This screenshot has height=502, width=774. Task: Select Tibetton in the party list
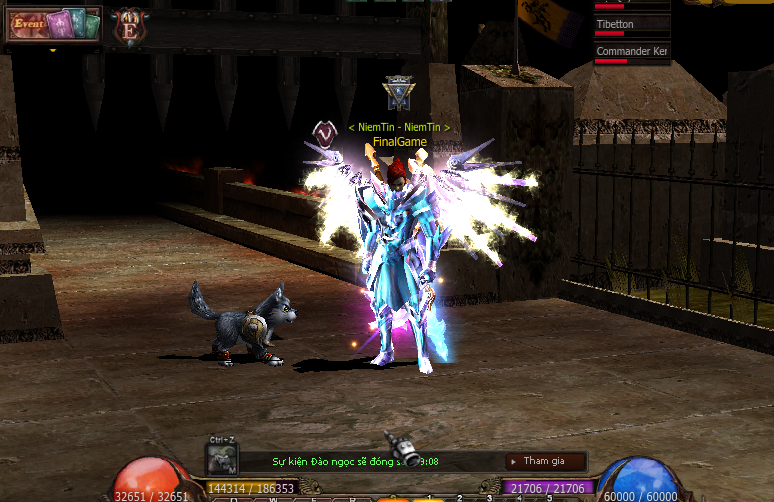pos(631,24)
